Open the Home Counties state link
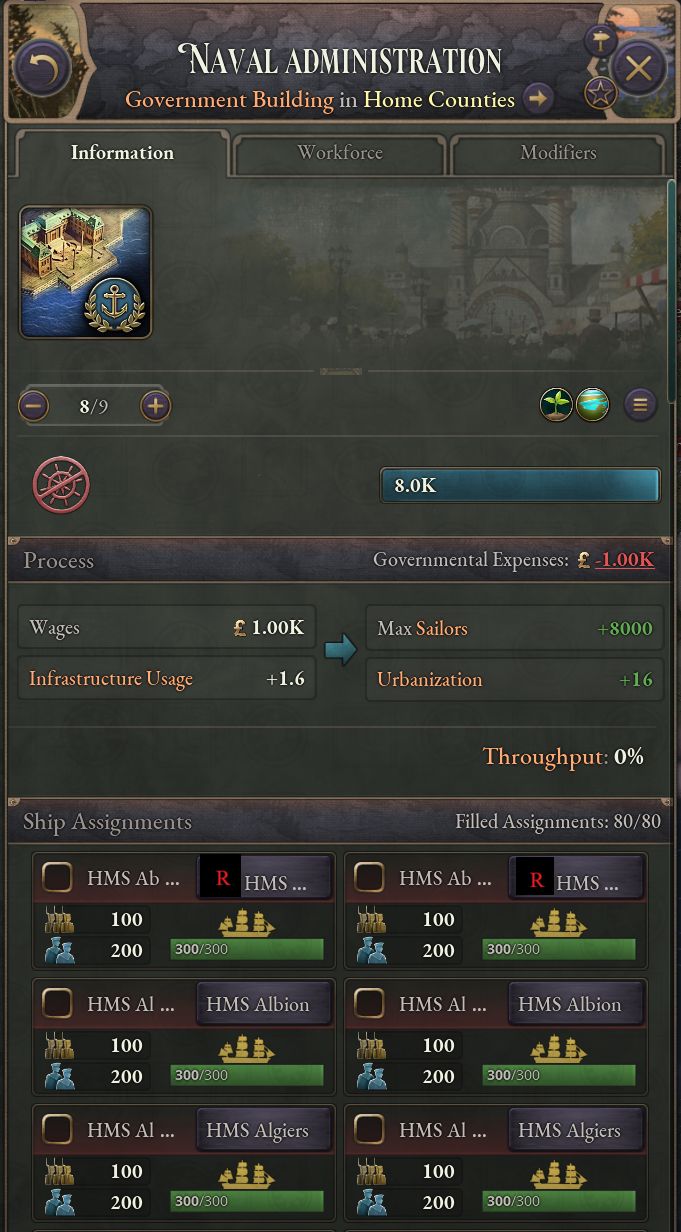681x1232 pixels. pos(439,100)
